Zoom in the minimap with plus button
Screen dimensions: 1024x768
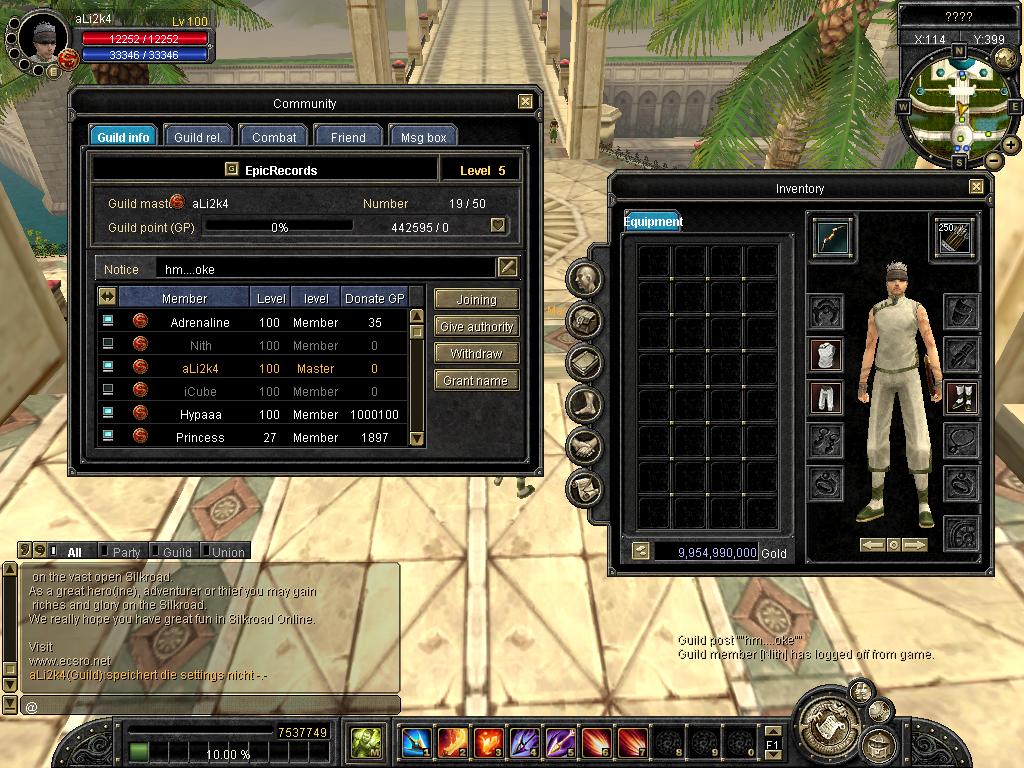pyautogui.click(x=1011, y=145)
